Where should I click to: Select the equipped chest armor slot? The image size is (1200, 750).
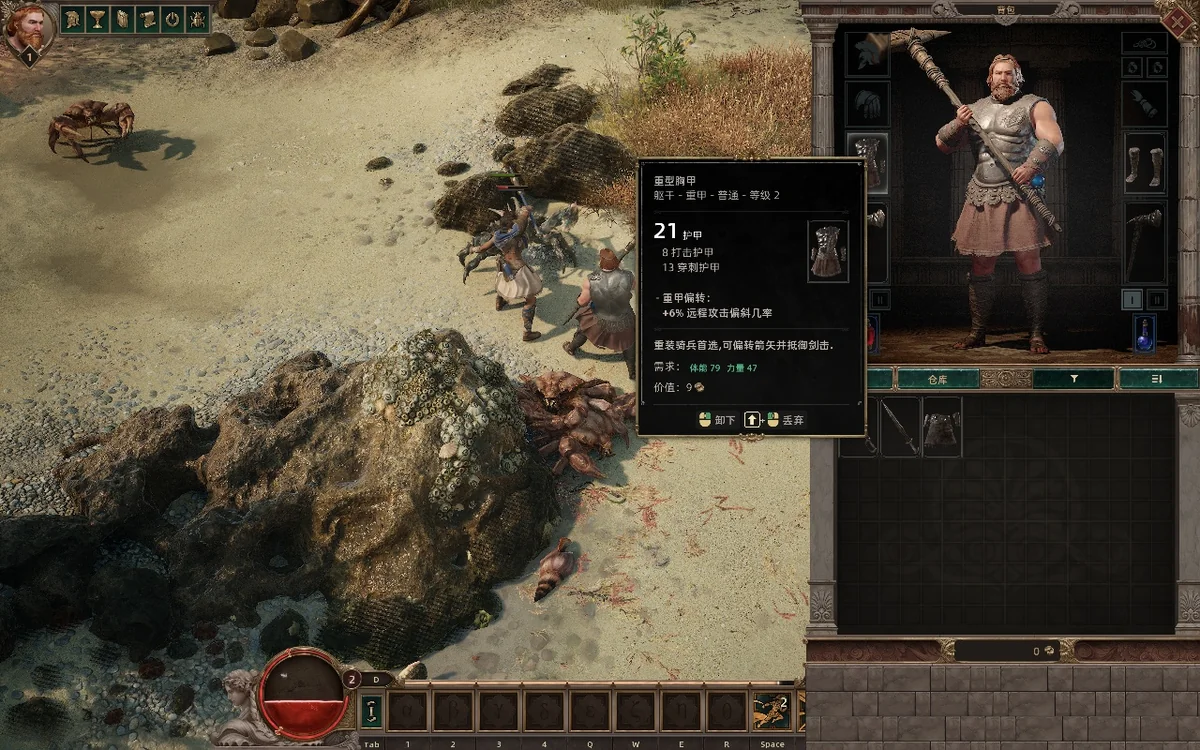(867, 164)
